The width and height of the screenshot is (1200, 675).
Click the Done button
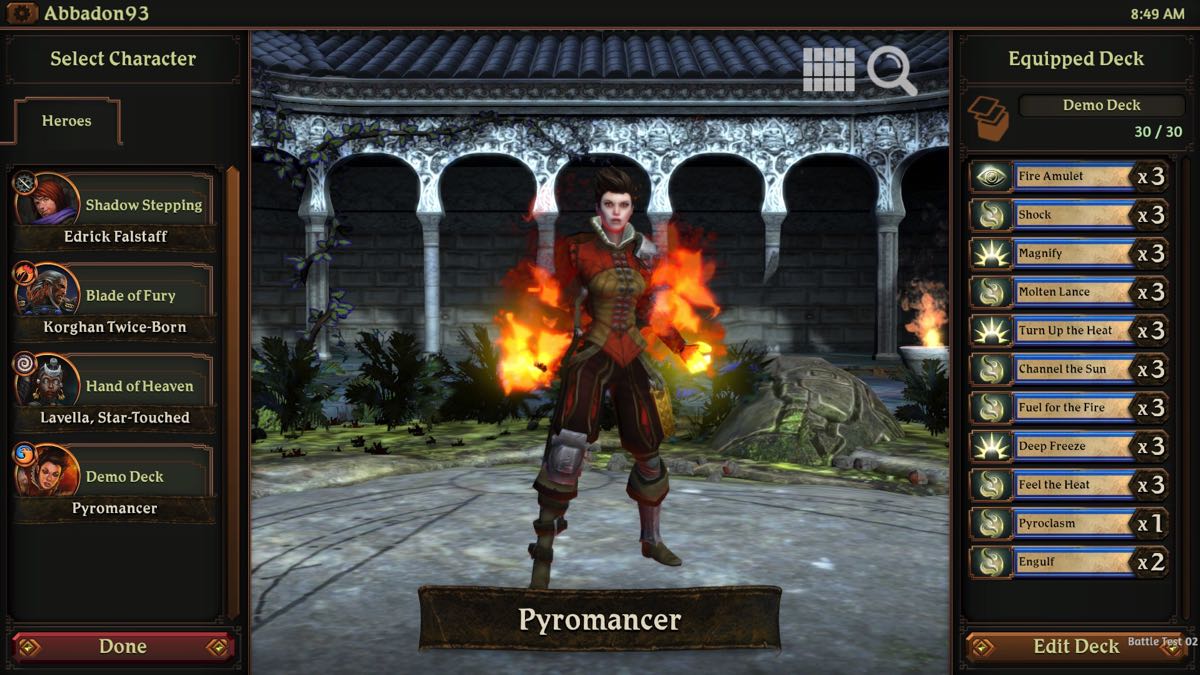(122, 647)
